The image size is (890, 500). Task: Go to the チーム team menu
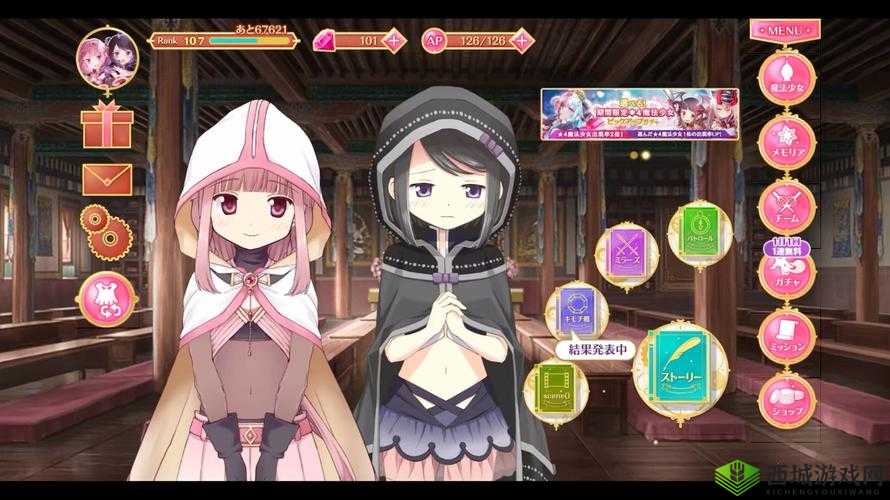788,203
